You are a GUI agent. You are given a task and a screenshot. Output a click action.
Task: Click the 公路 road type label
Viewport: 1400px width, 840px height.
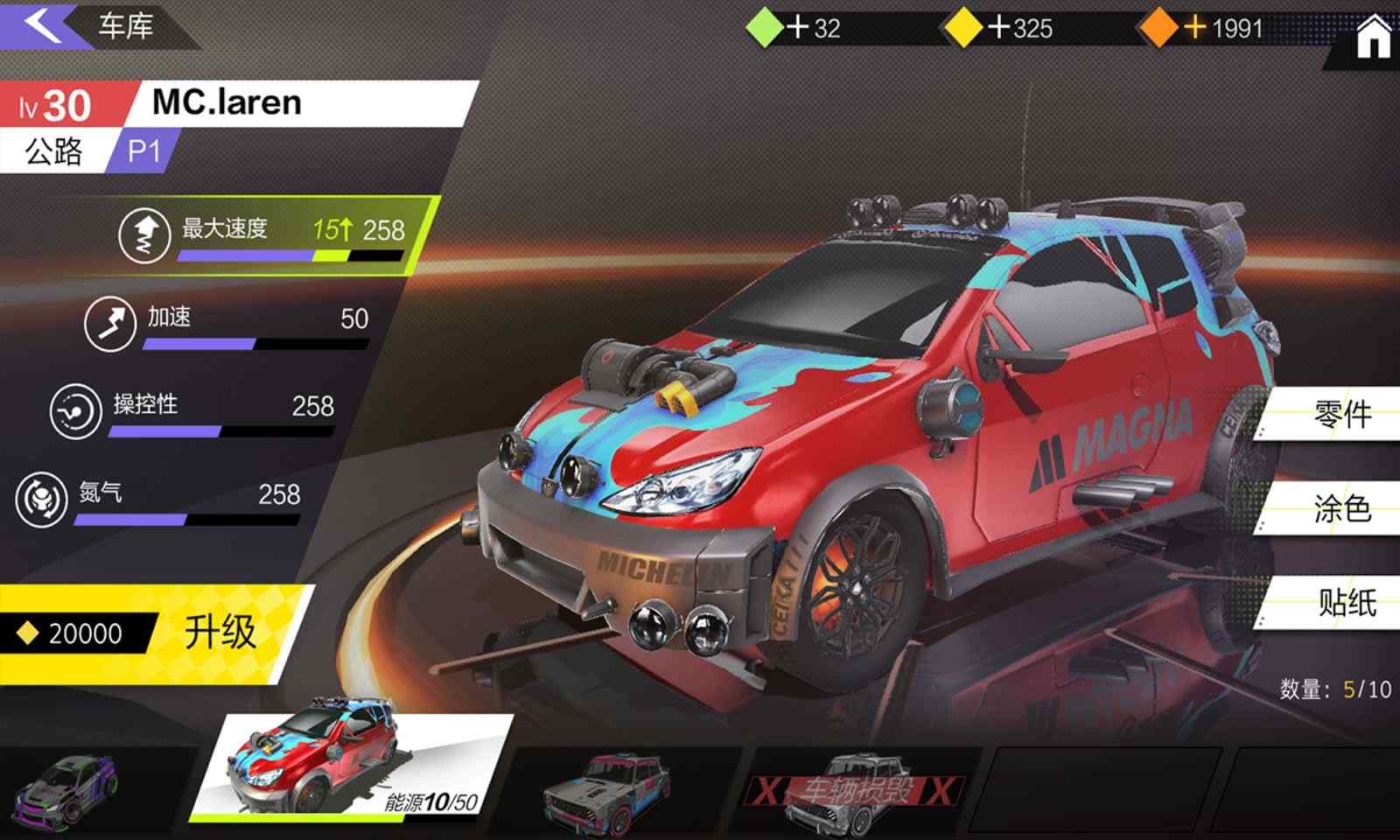pyautogui.click(x=51, y=150)
